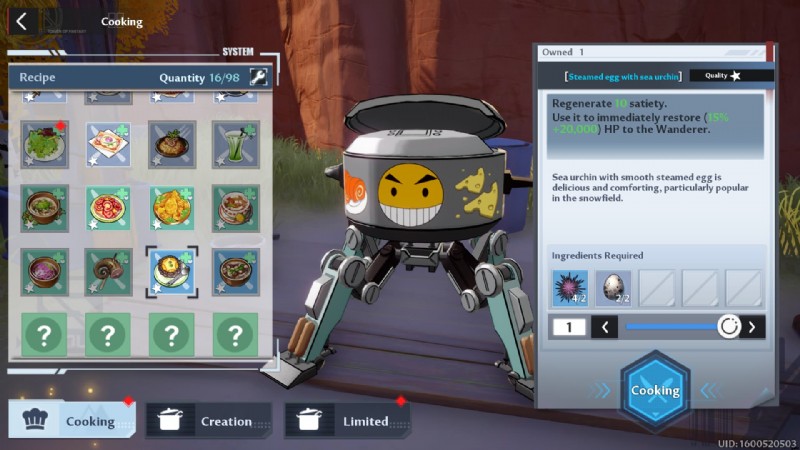Select the green salad recipe
Image resolution: width=800 pixels, height=450 pixels.
tap(44, 144)
